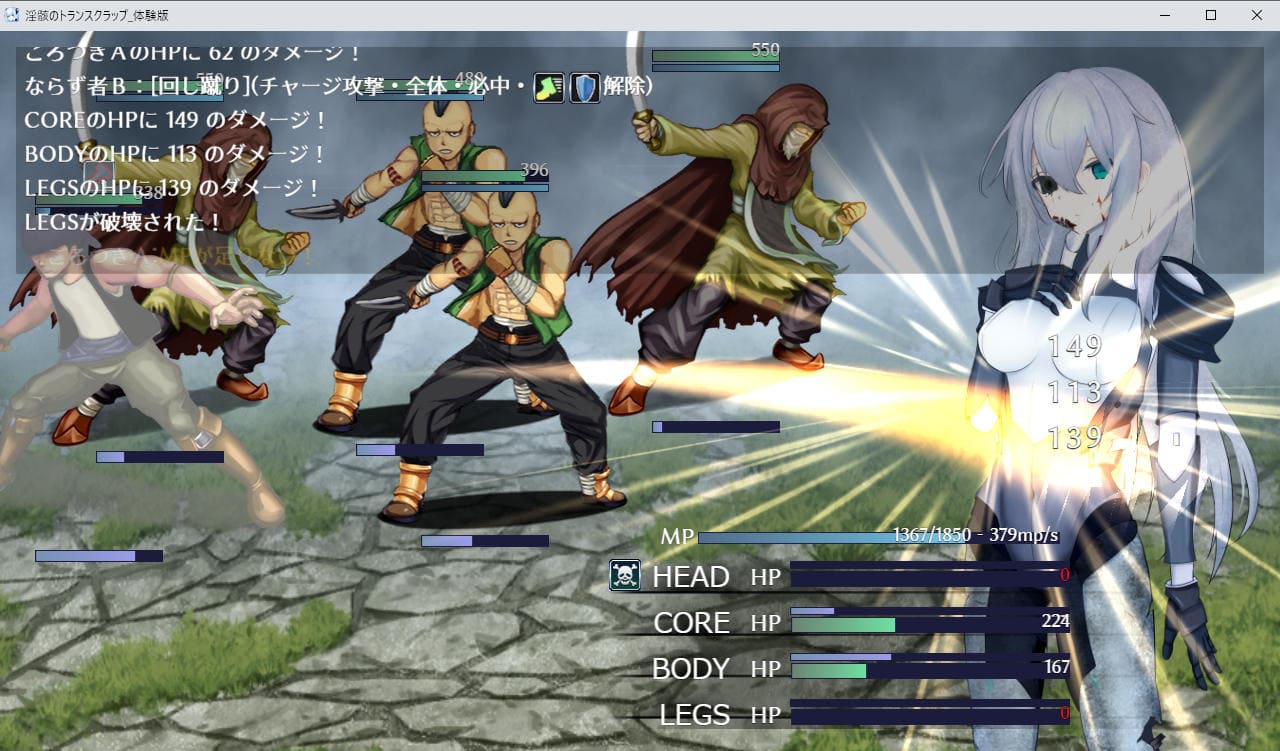This screenshot has height=751, width=1280.
Task: Click the skull status icon beside HEAD
Action: (x=625, y=575)
